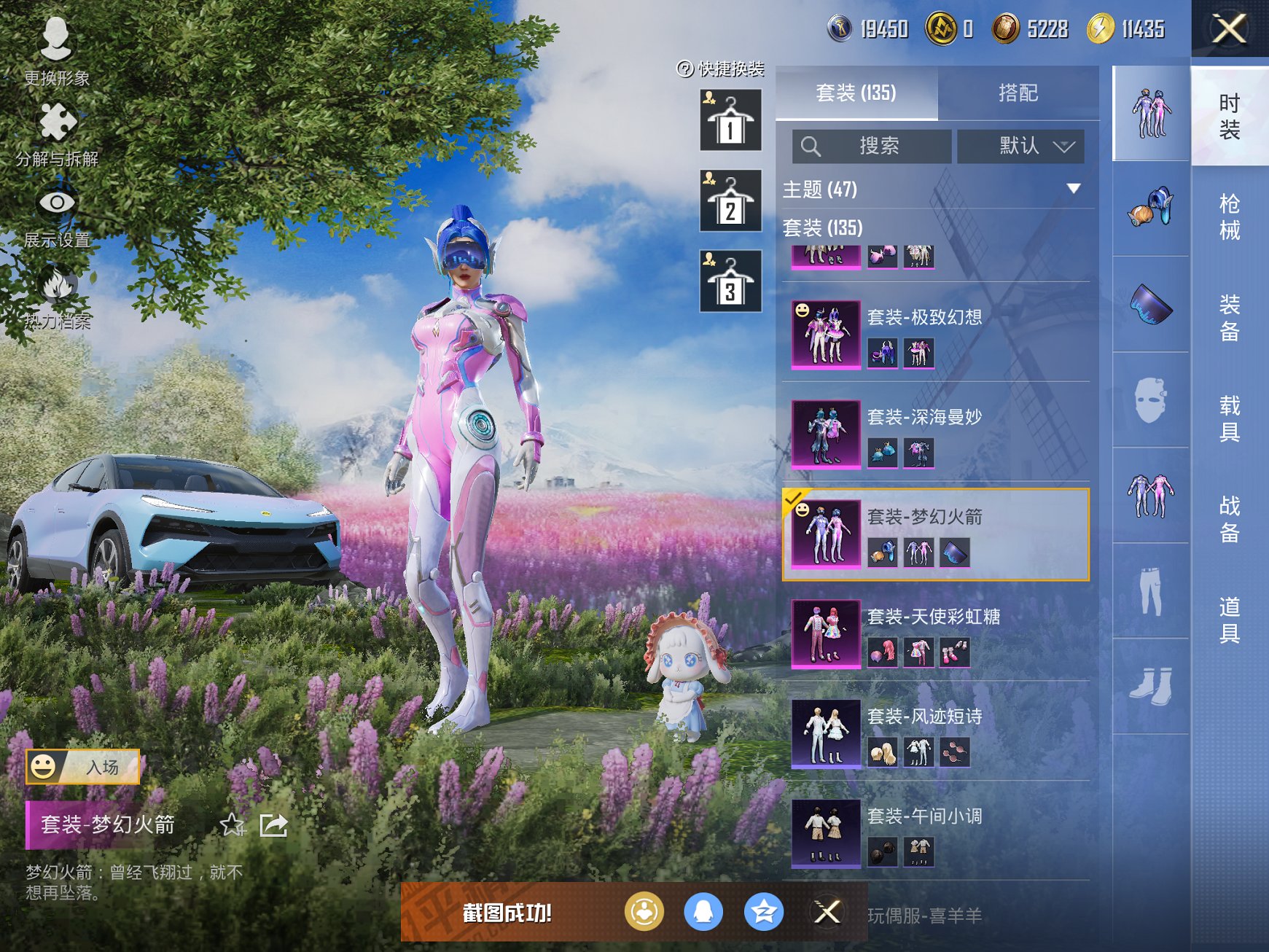Open the 更换形象 change appearance option
Image resolution: width=1269 pixels, height=952 pixels.
point(56,51)
